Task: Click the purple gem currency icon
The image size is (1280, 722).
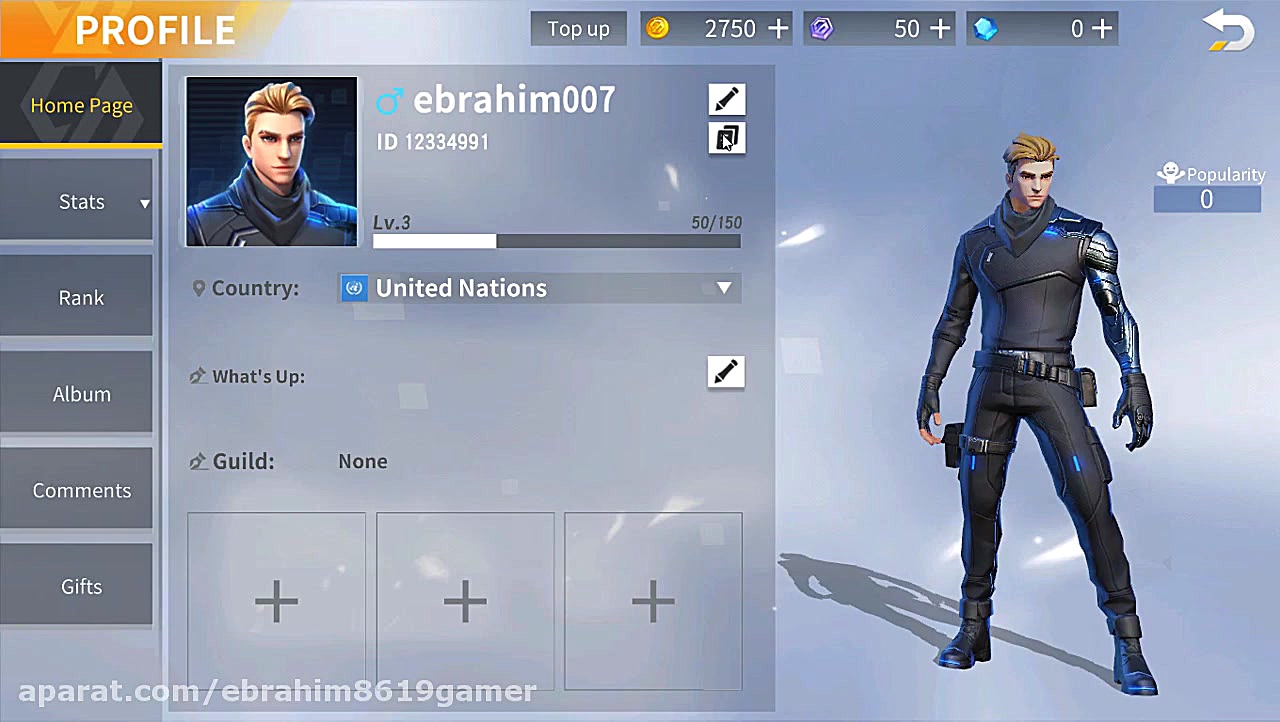Action: 822,28
